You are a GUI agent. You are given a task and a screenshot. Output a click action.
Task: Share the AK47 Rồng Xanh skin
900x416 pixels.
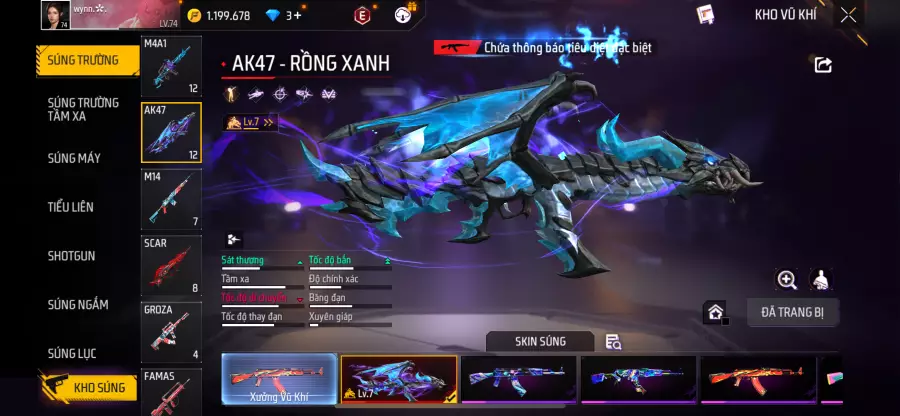click(x=823, y=65)
